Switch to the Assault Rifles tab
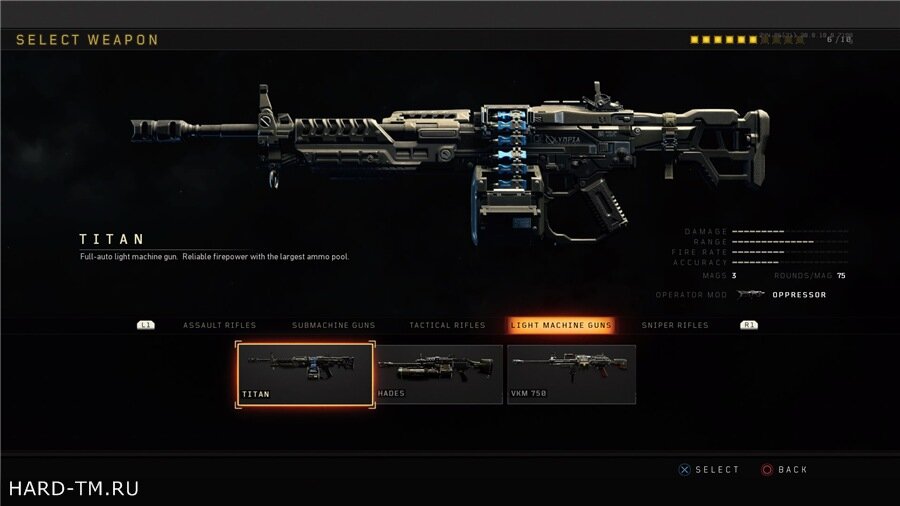The image size is (900, 506). [x=219, y=325]
